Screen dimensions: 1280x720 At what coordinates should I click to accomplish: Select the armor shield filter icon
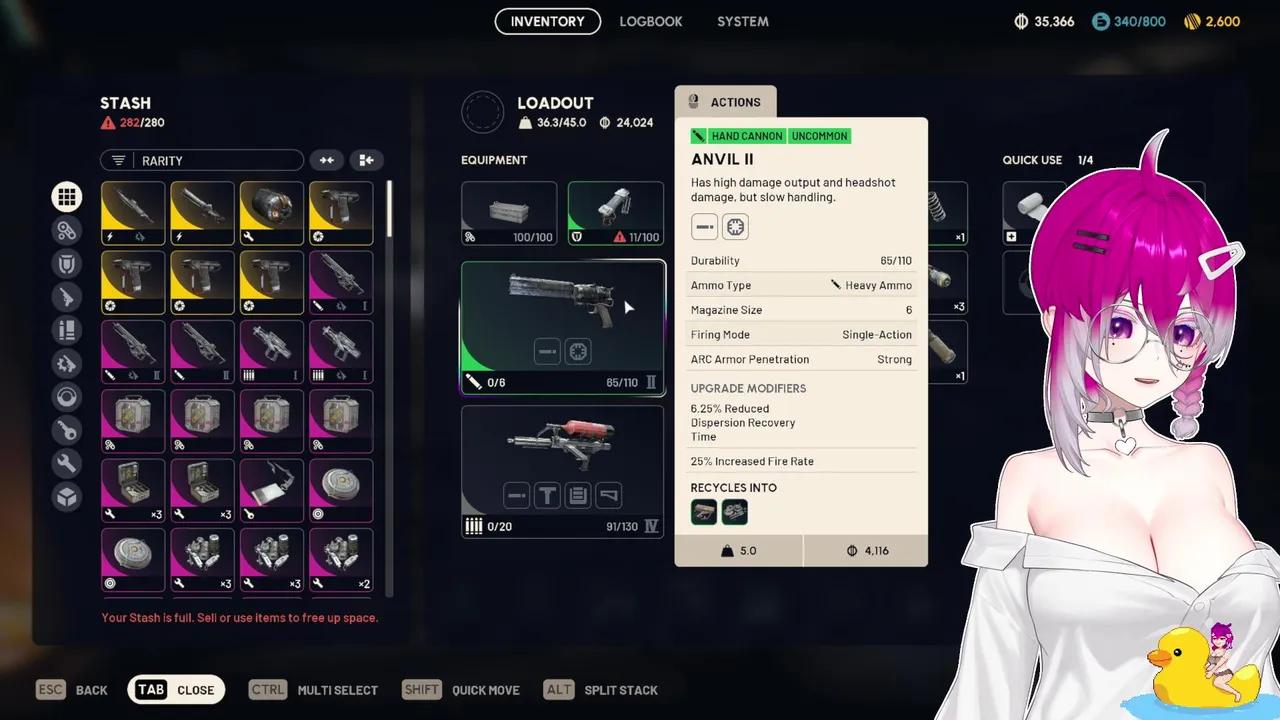pyautogui.click(x=67, y=263)
